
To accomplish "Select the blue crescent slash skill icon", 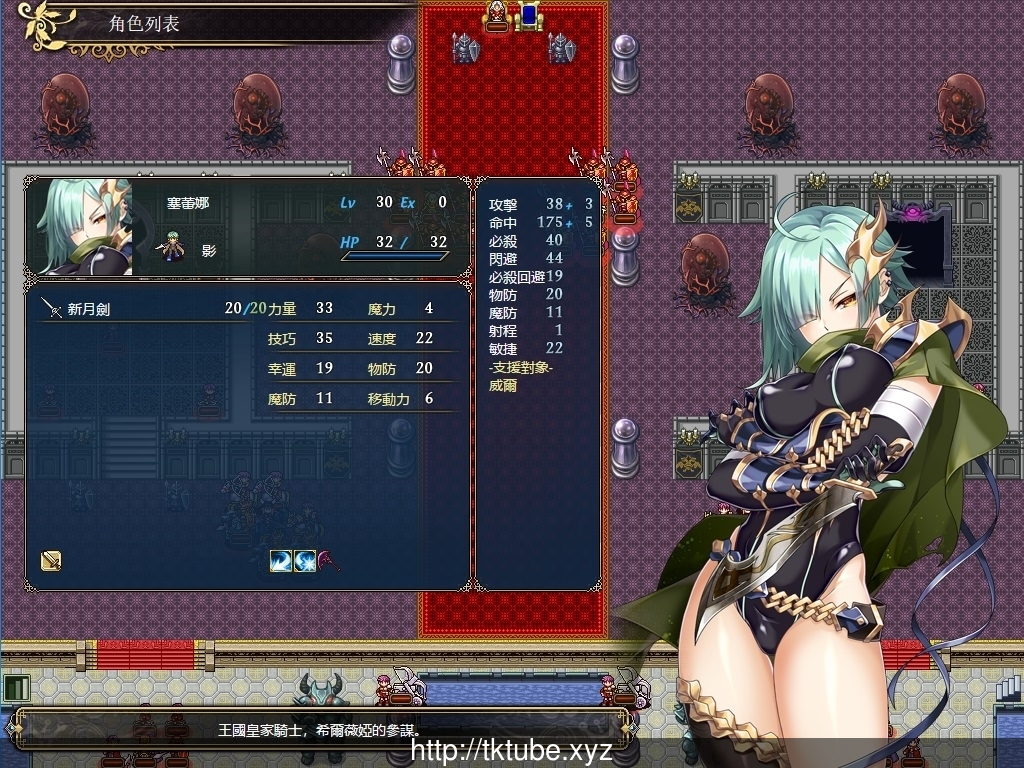I will [x=281, y=561].
